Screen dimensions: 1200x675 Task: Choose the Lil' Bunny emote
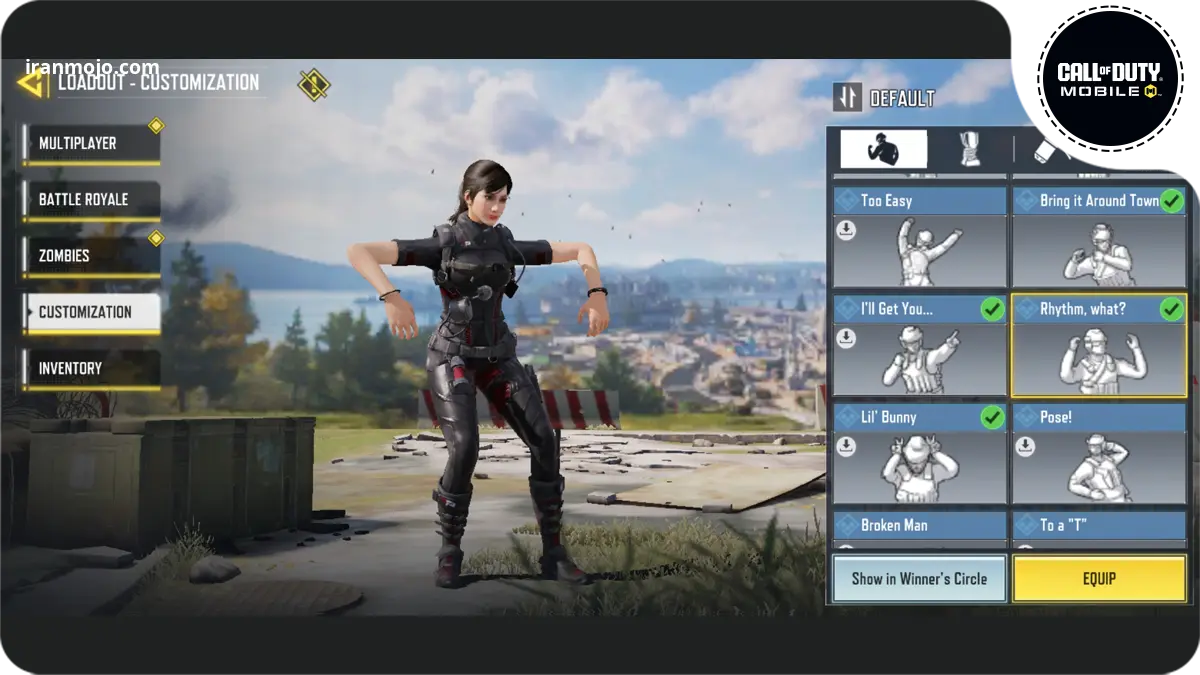[919, 454]
